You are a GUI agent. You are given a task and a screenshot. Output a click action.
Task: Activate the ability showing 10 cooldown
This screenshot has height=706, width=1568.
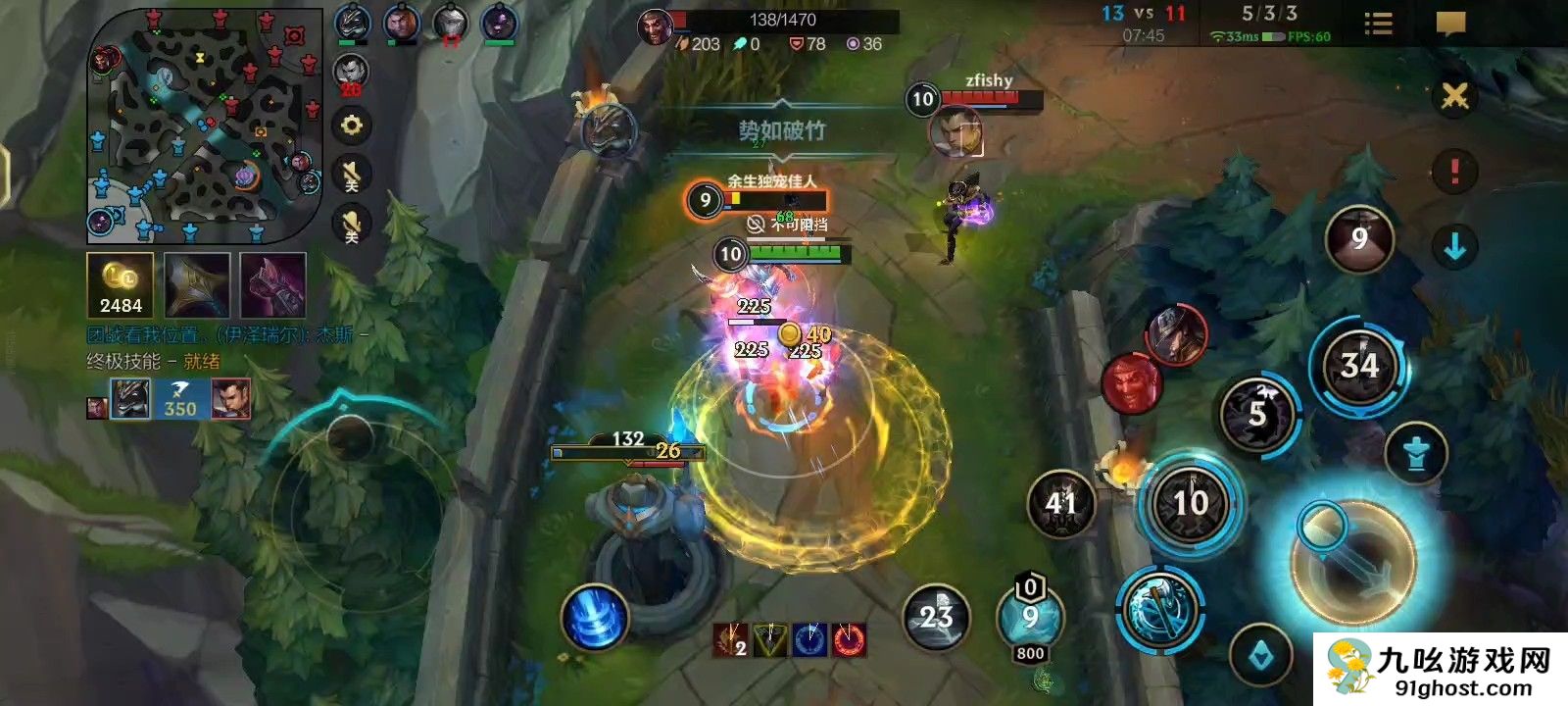[x=1191, y=503]
